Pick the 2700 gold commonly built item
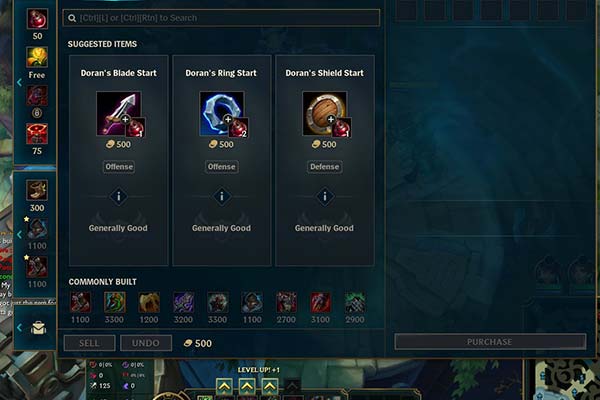600x400 pixels. (286, 302)
